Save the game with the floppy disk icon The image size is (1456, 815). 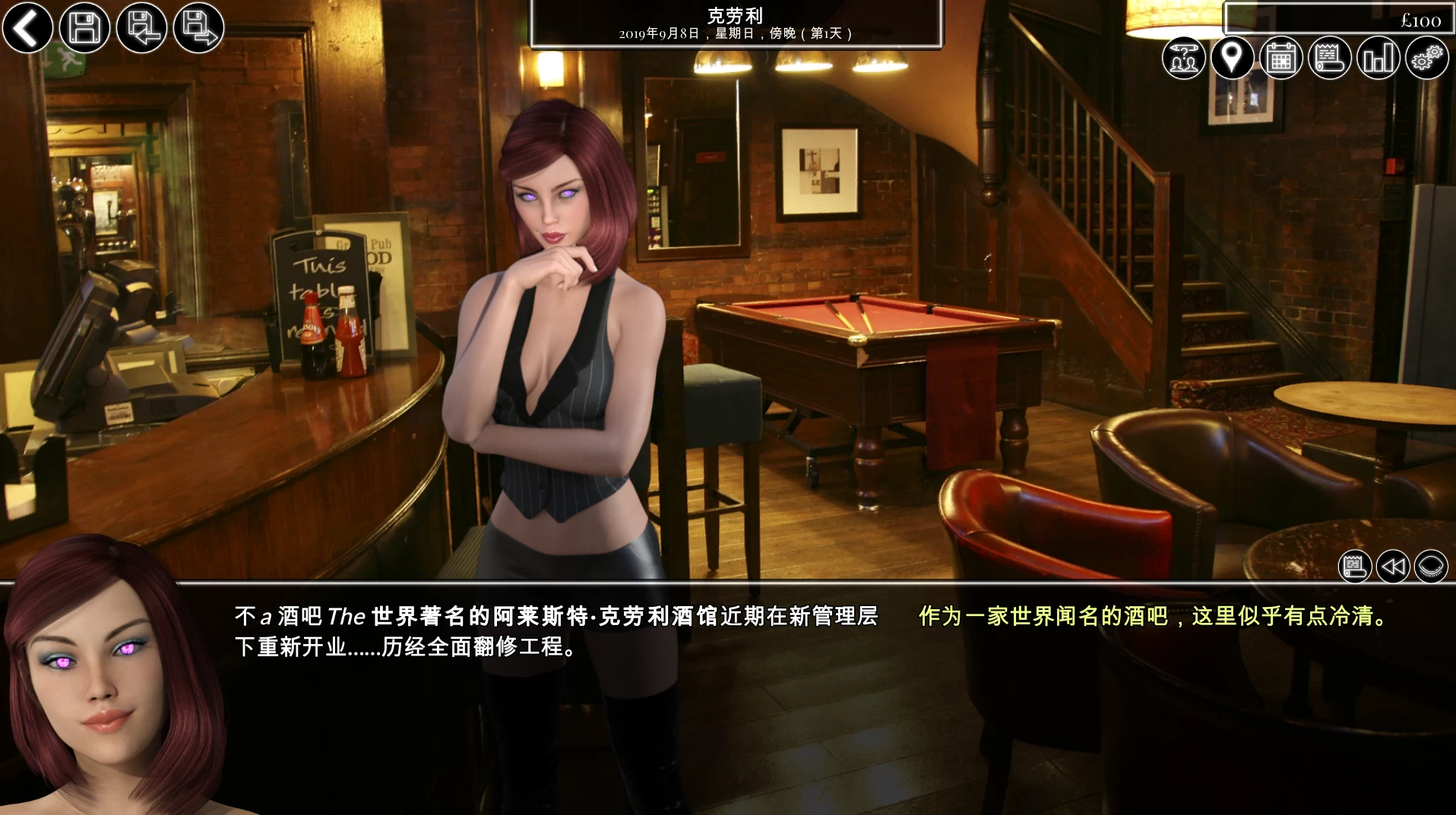coord(84,27)
